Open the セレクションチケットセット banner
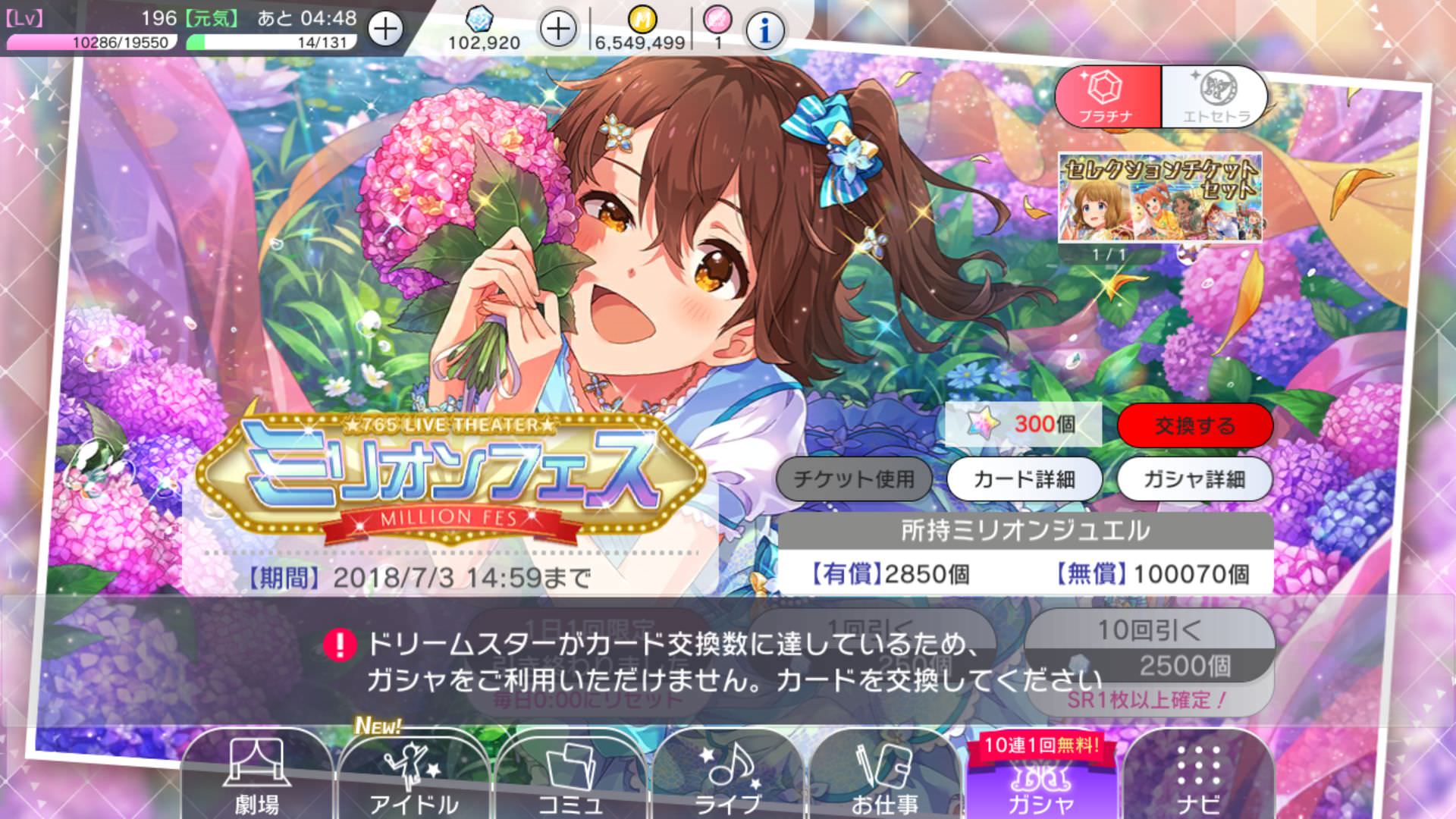Viewport: 1456px width, 819px height. point(1159,198)
